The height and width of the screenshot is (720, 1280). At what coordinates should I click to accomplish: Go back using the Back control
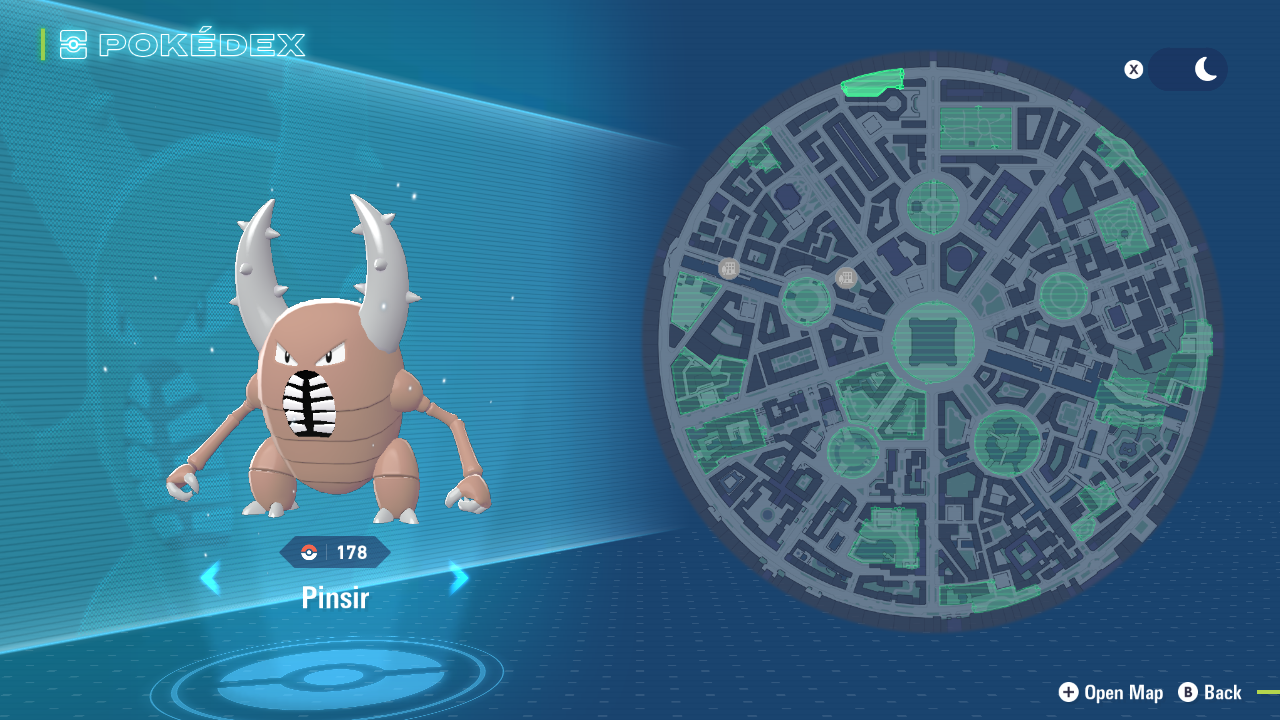click(x=1222, y=692)
